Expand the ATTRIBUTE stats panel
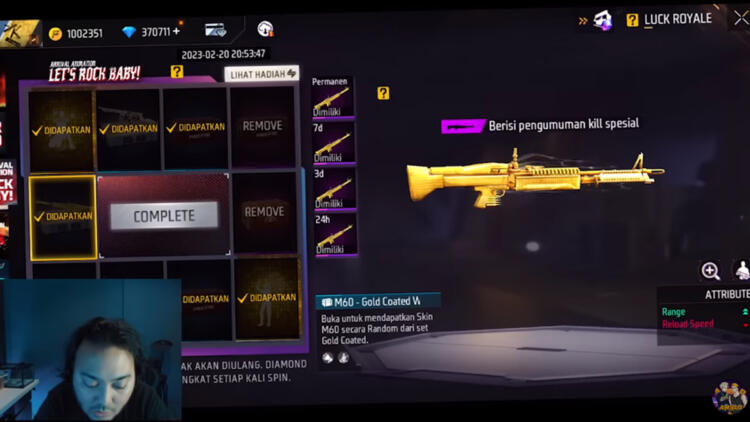 [726, 294]
